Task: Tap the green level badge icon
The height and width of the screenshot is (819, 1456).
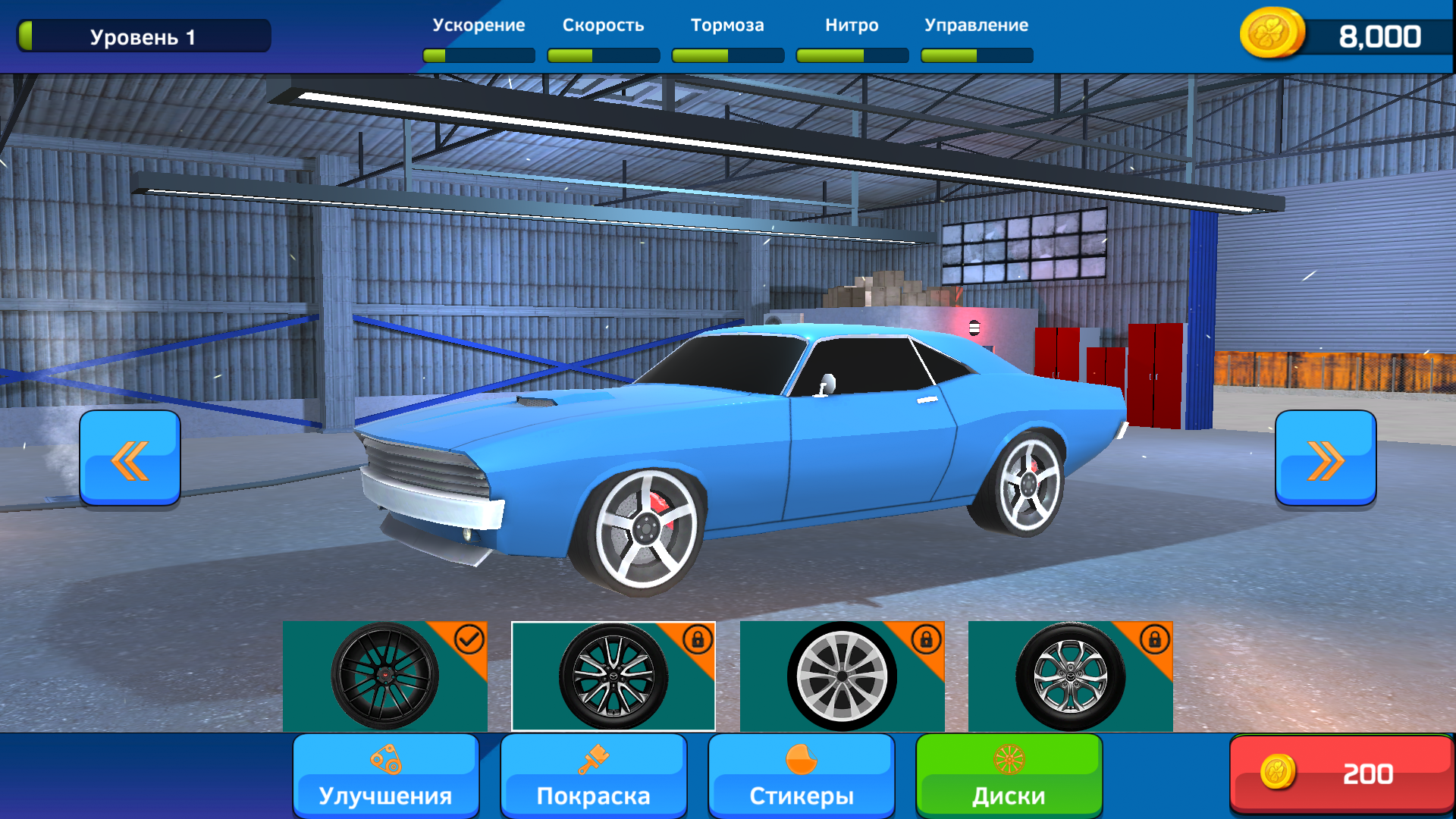Action: tap(27, 34)
